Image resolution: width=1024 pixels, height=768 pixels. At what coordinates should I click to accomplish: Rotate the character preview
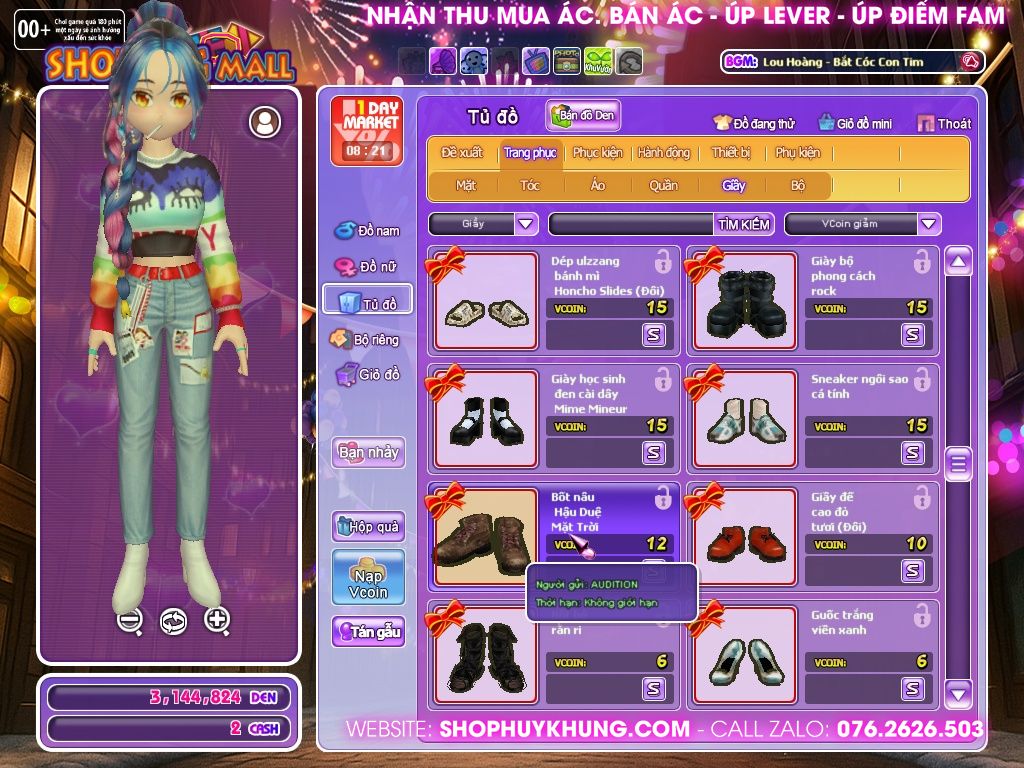(173, 621)
